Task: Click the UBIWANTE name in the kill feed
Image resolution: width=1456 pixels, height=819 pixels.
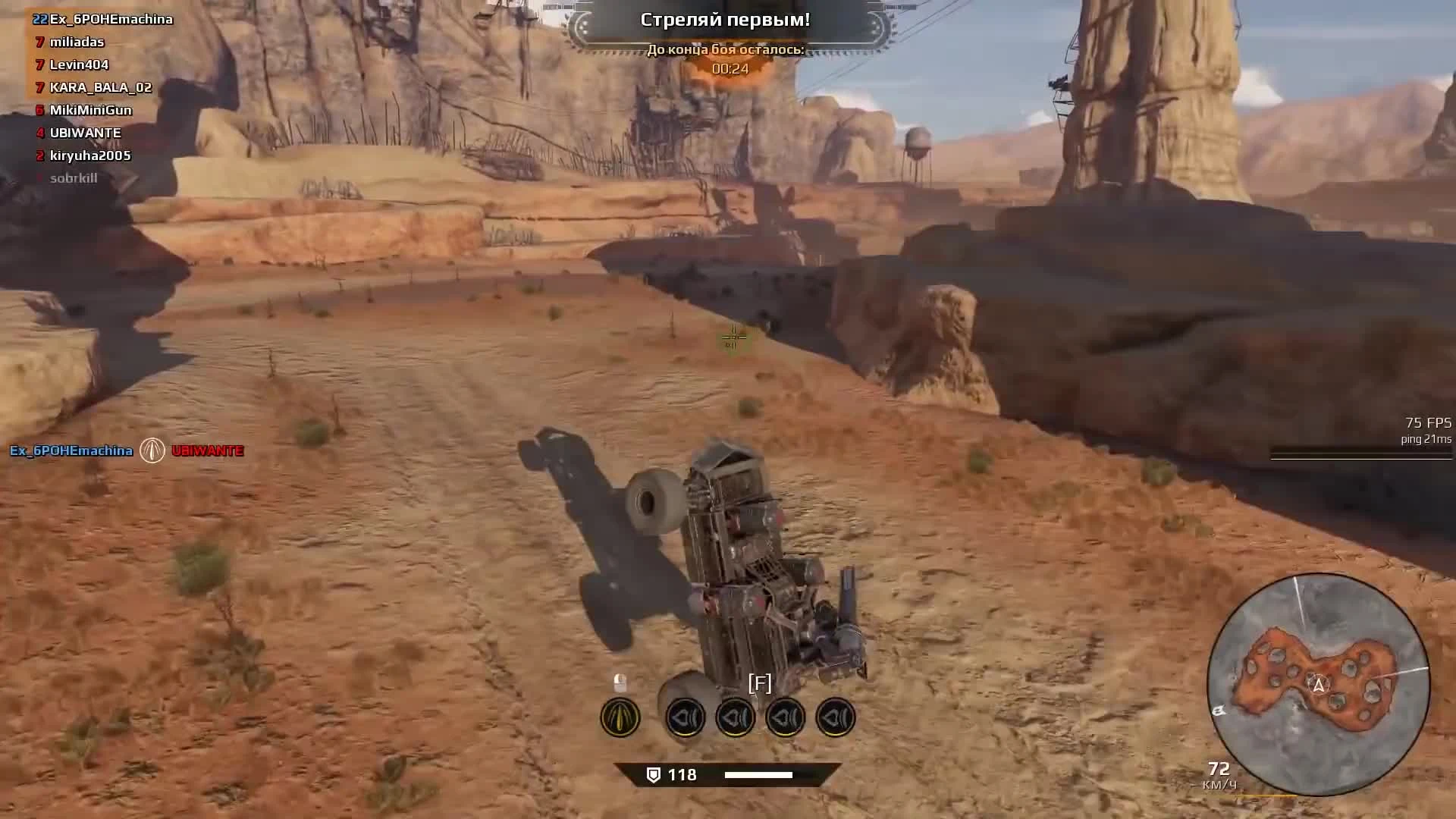Action: 207,450
